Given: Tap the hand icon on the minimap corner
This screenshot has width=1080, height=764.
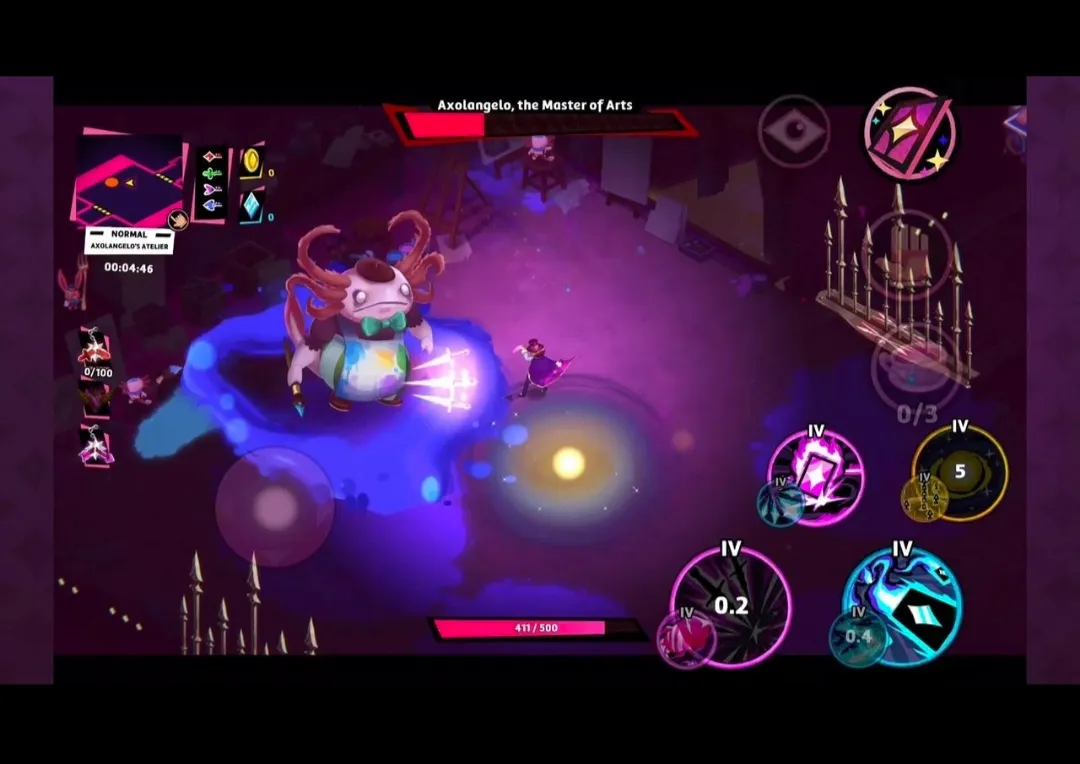Looking at the screenshot, I should tap(179, 221).
